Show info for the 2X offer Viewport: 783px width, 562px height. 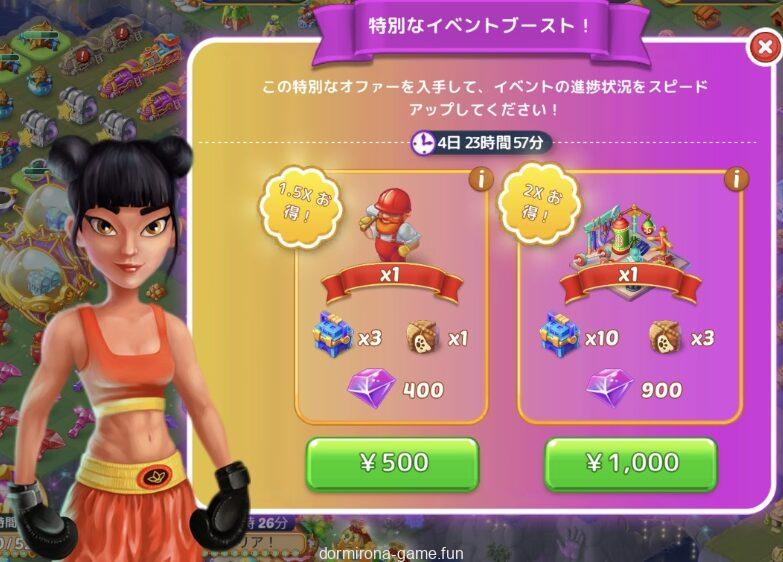[737, 180]
